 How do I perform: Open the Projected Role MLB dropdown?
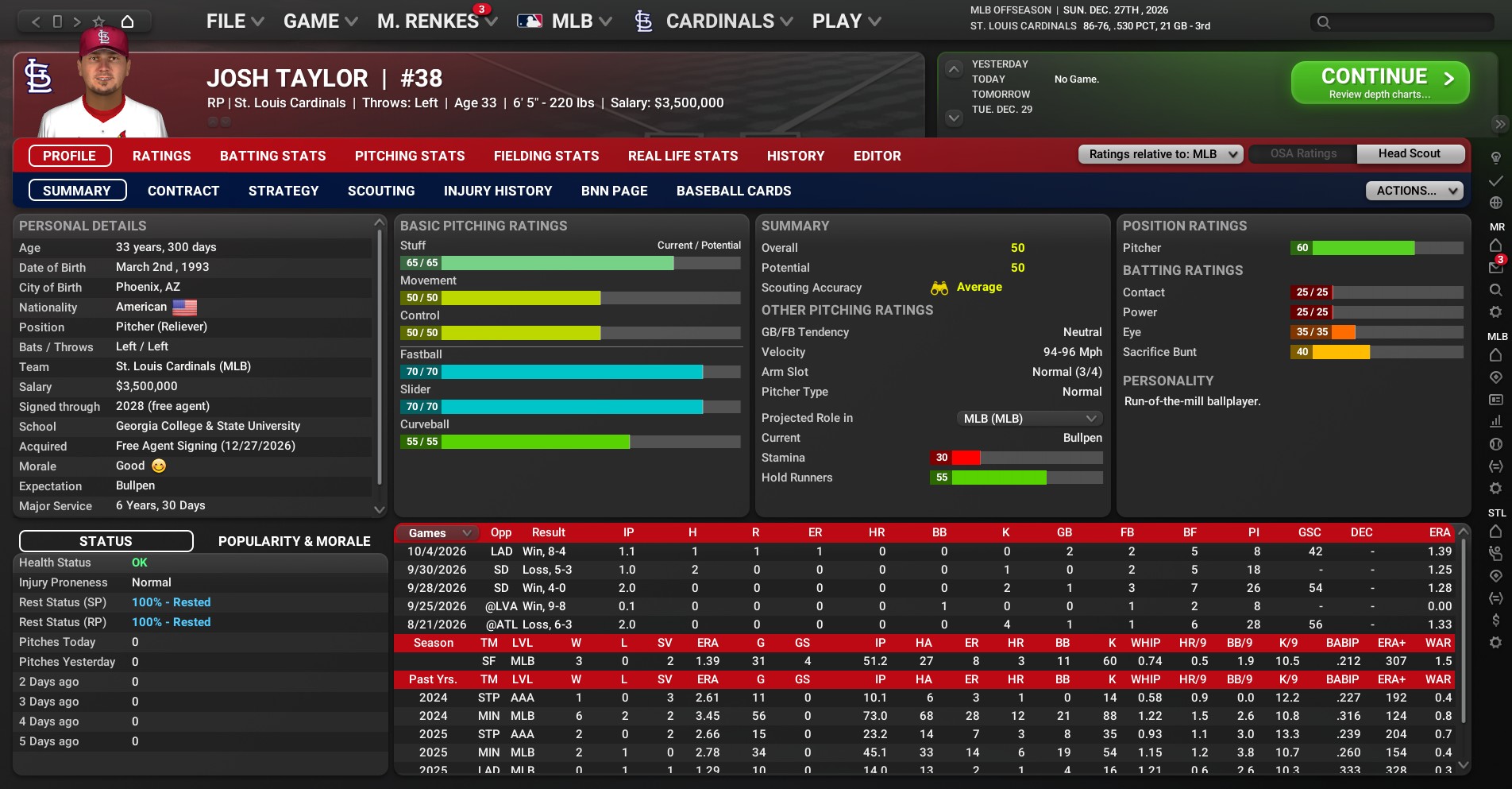pos(1029,419)
